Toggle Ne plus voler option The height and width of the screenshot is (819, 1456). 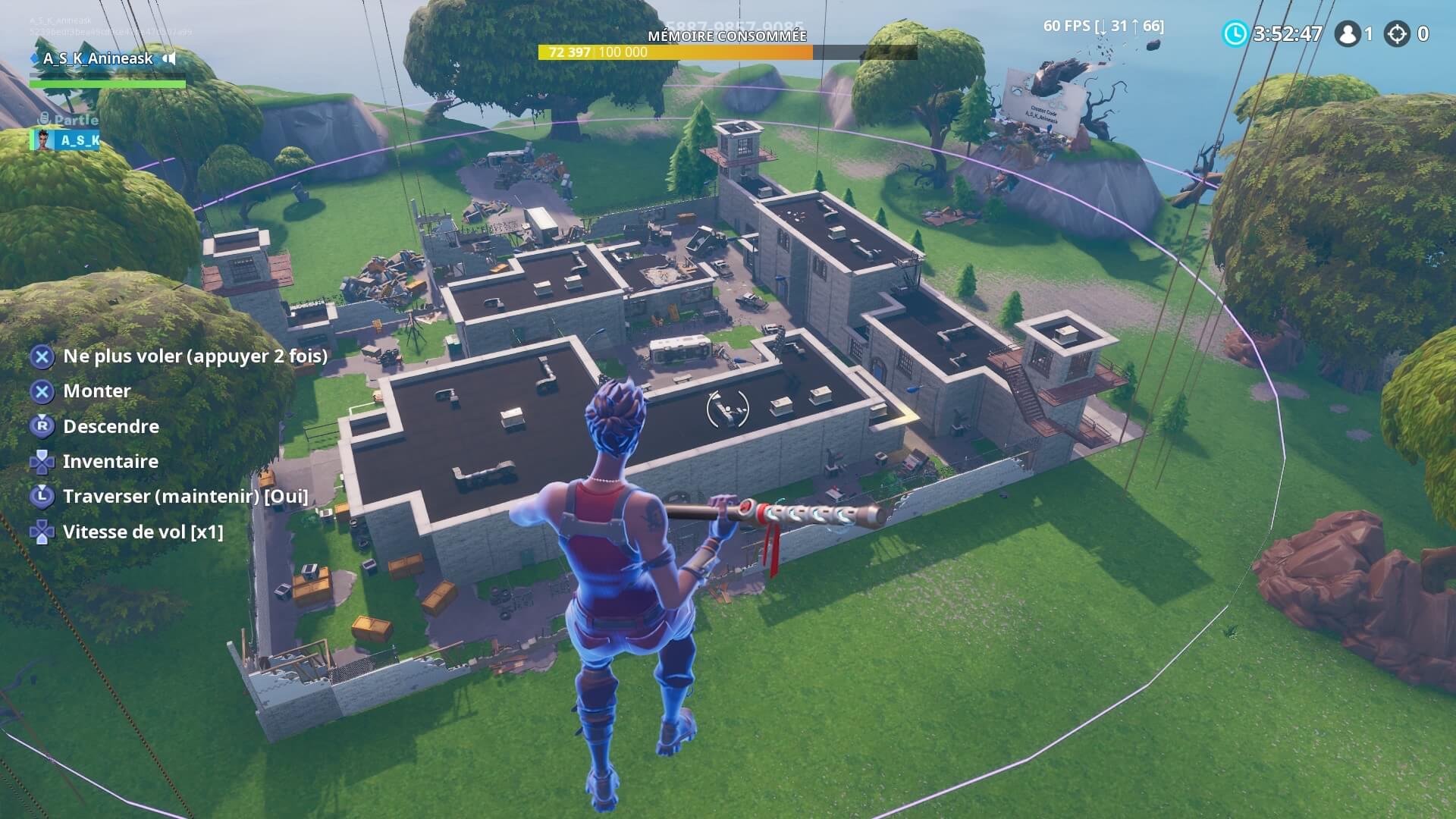pyautogui.click(x=196, y=356)
